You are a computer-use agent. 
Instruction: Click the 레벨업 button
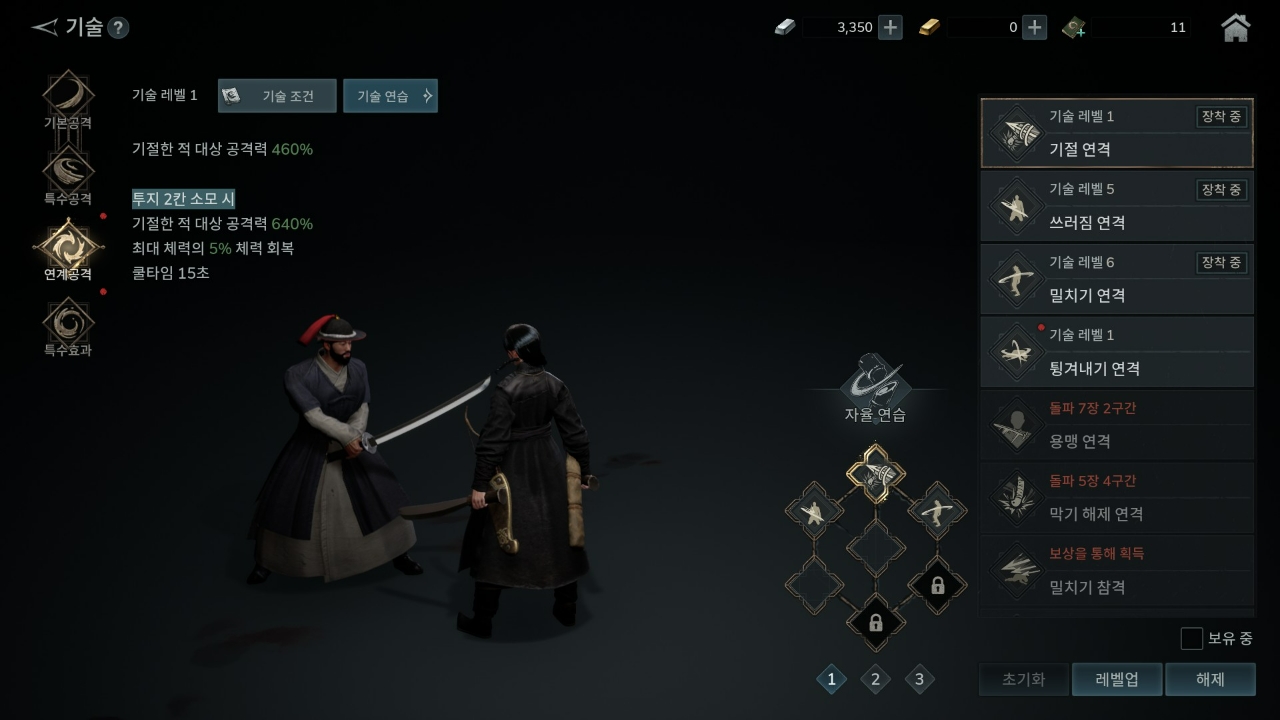click(1116, 680)
